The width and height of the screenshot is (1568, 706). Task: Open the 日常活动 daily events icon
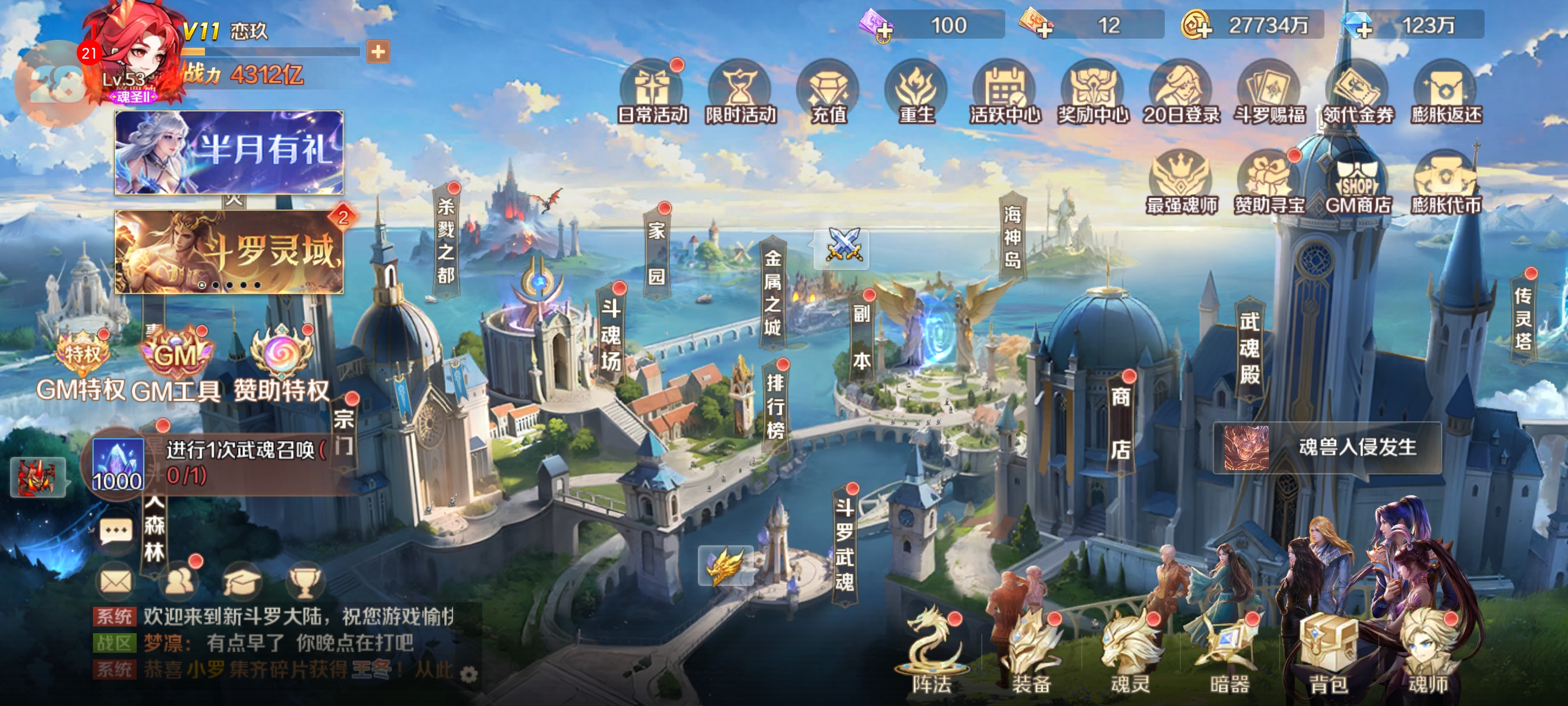pyautogui.click(x=652, y=92)
